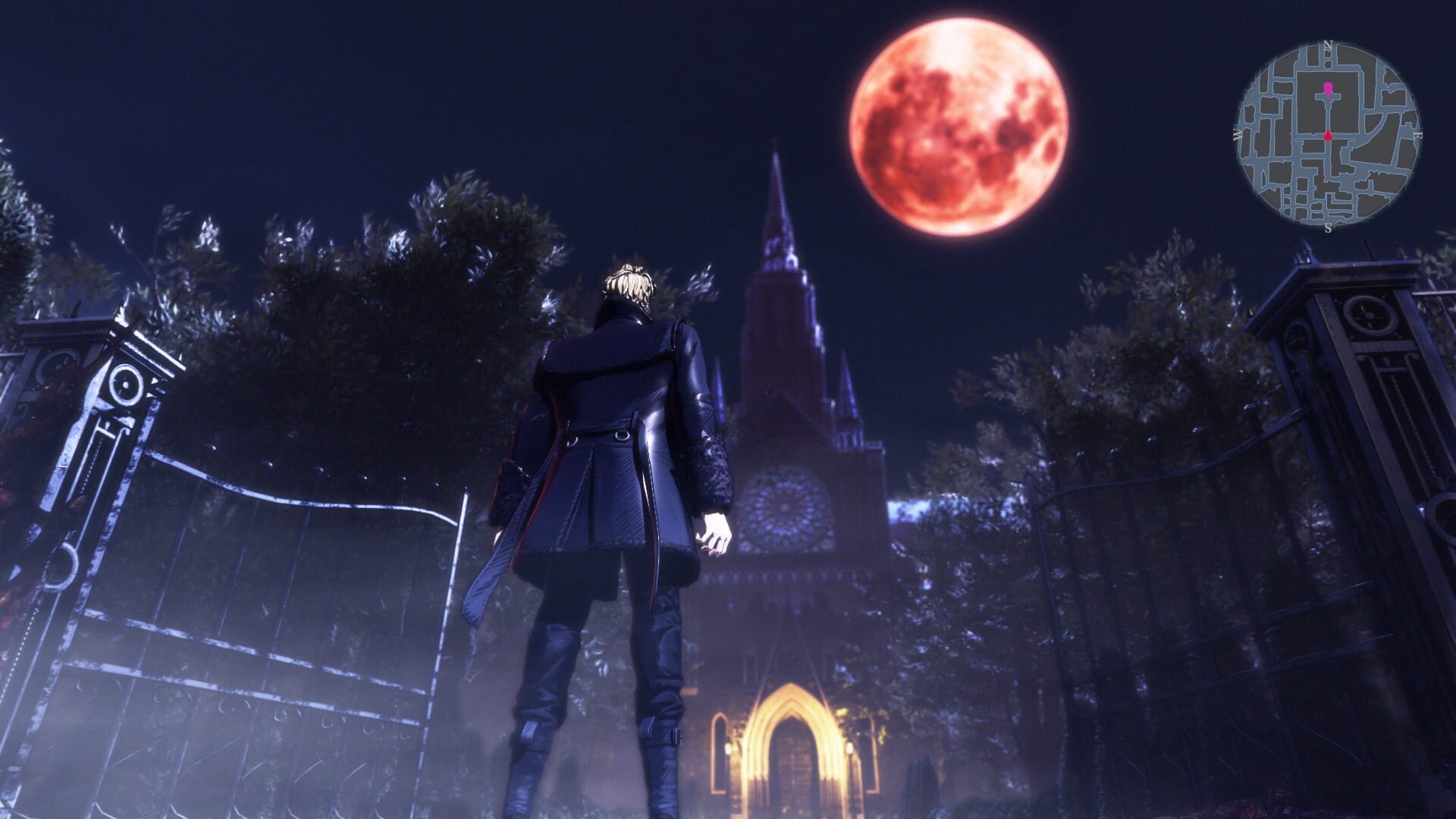This screenshot has height=819, width=1456.
Task: Select the pink destination marker on the minimap
Action: 1328,89
